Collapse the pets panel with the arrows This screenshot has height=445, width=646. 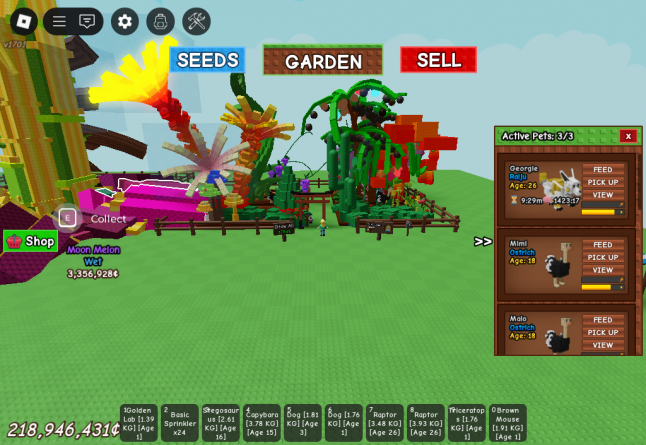tap(483, 241)
